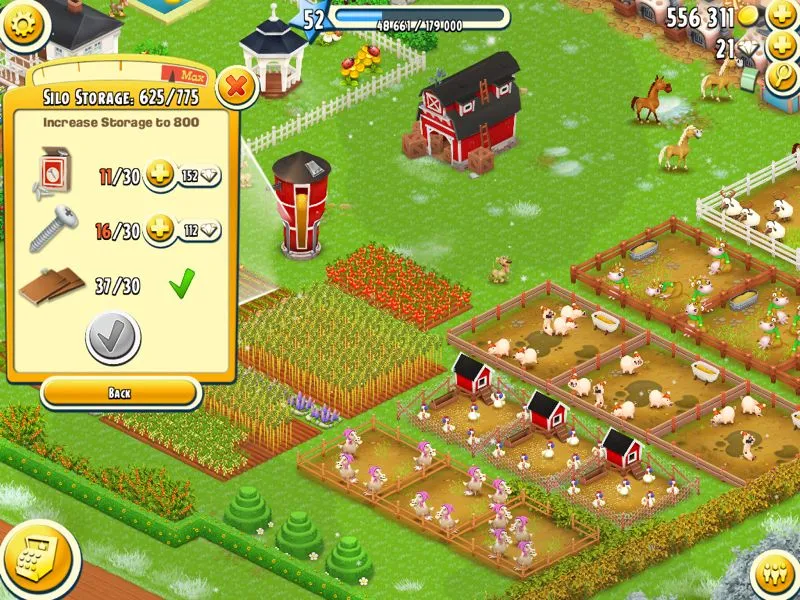Add more coins with the plus button
800x600 pixels.
(x=781, y=17)
